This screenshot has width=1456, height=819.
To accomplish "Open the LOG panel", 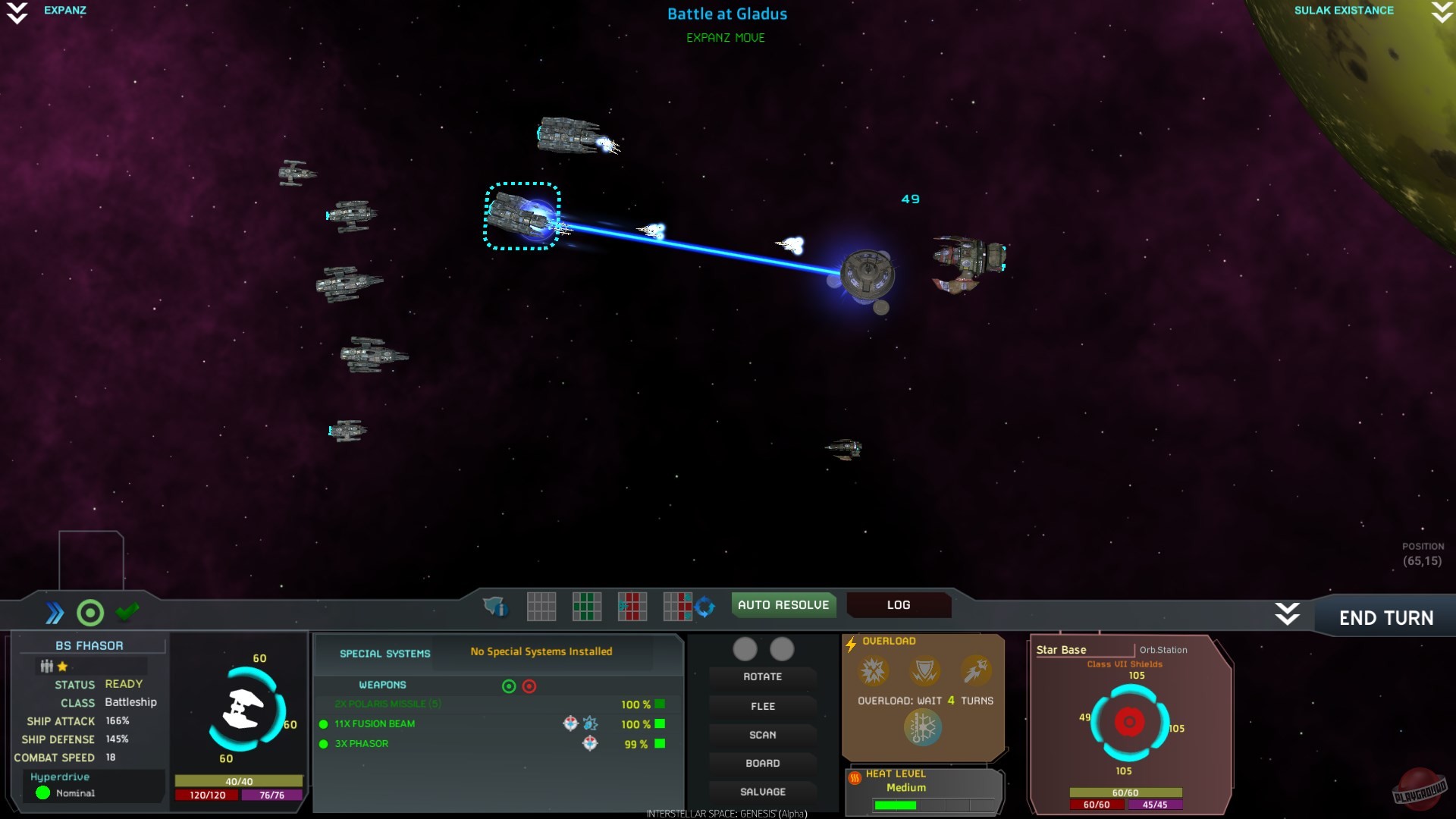I will tap(898, 605).
